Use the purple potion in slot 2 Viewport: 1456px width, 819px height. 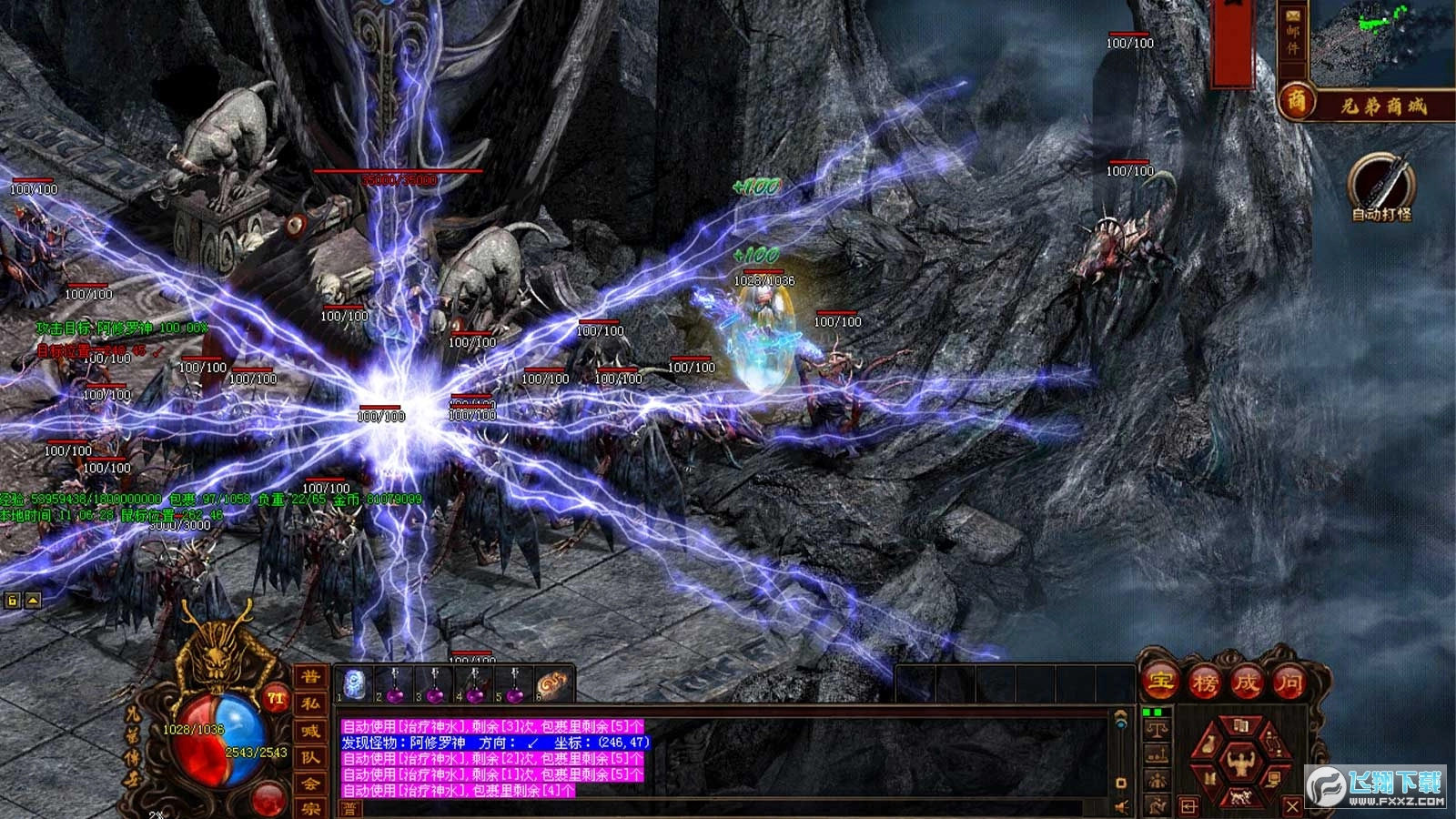pyautogui.click(x=395, y=684)
